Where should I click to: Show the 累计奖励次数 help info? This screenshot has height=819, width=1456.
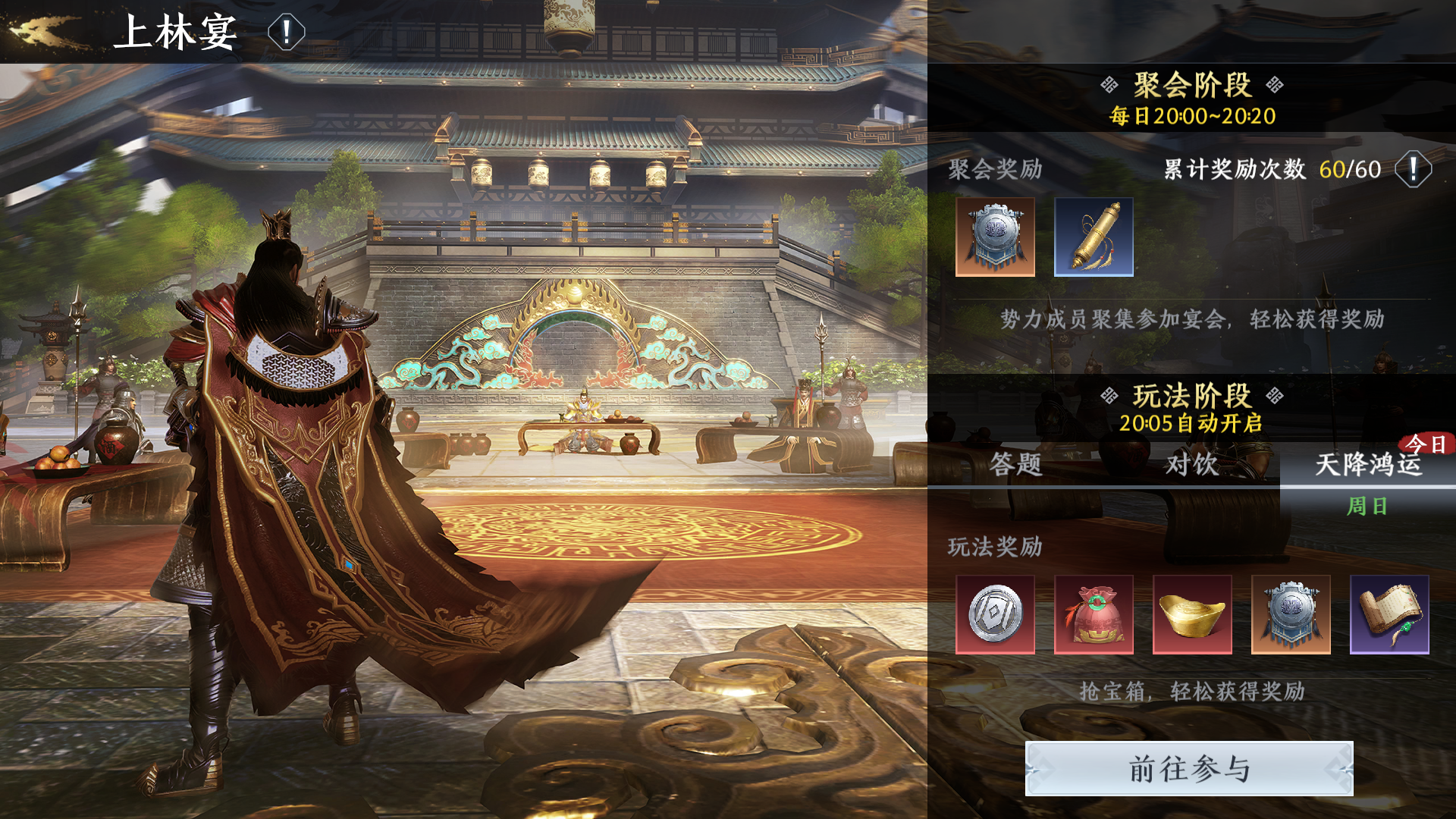click(1413, 169)
